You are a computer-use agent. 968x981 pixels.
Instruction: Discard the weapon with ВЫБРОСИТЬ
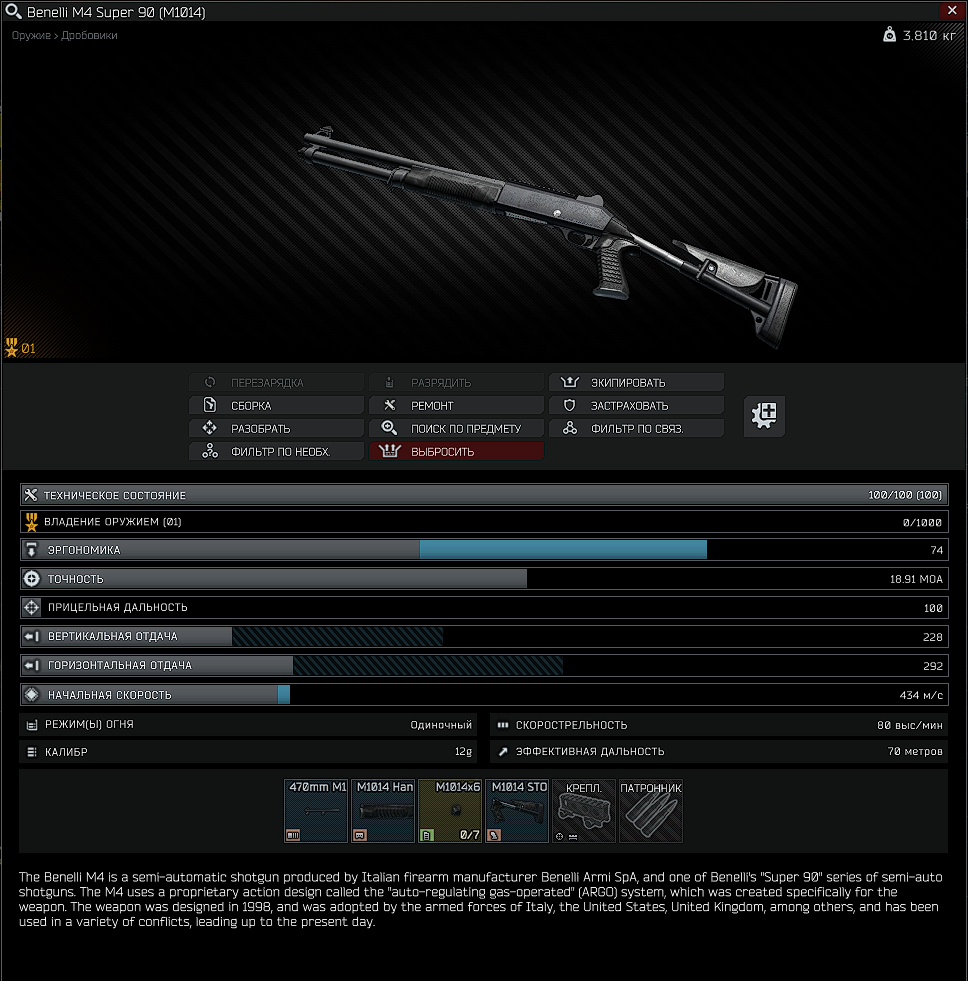457,452
